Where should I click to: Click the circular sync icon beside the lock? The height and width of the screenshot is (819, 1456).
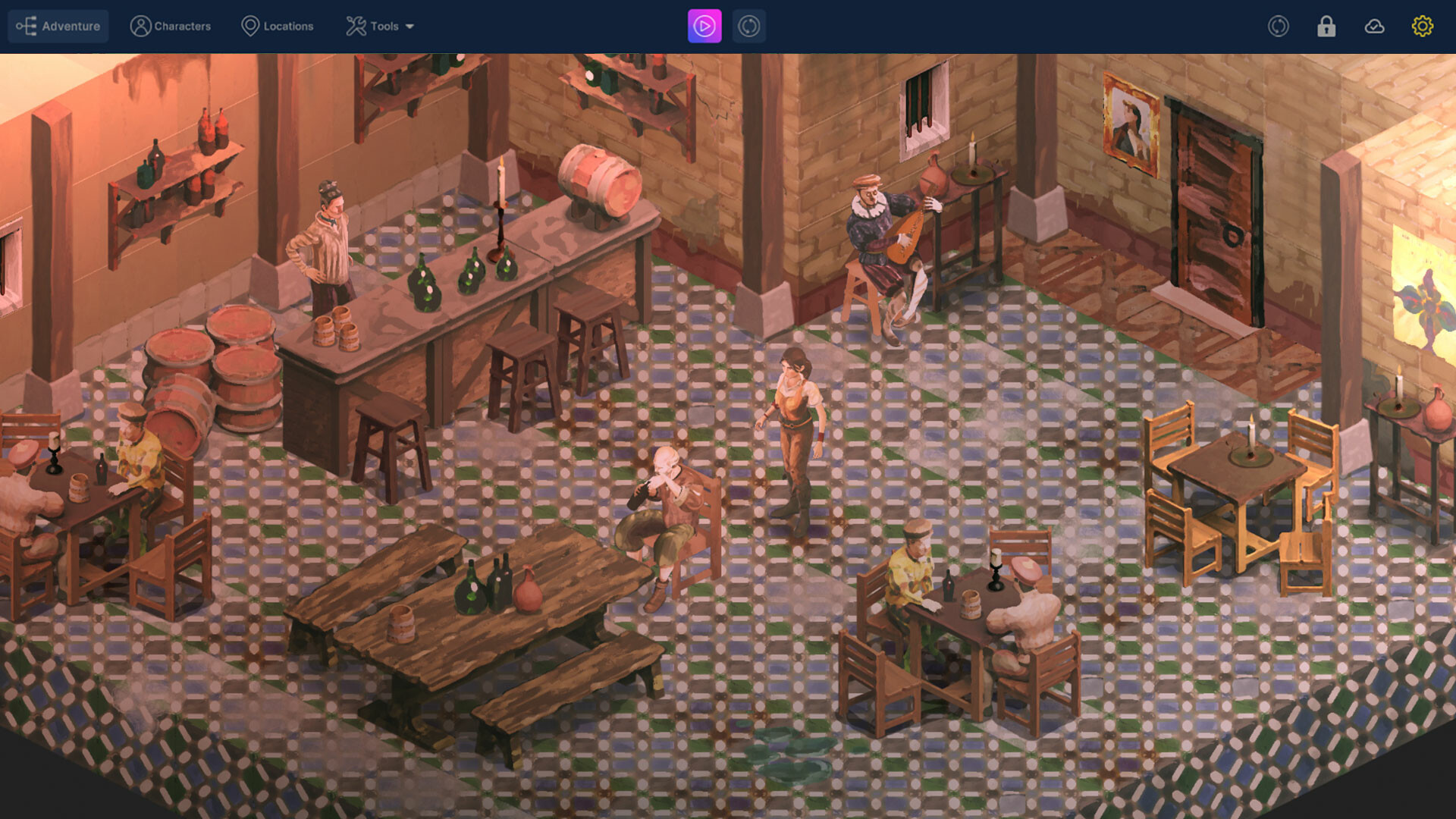coord(1279,26)
